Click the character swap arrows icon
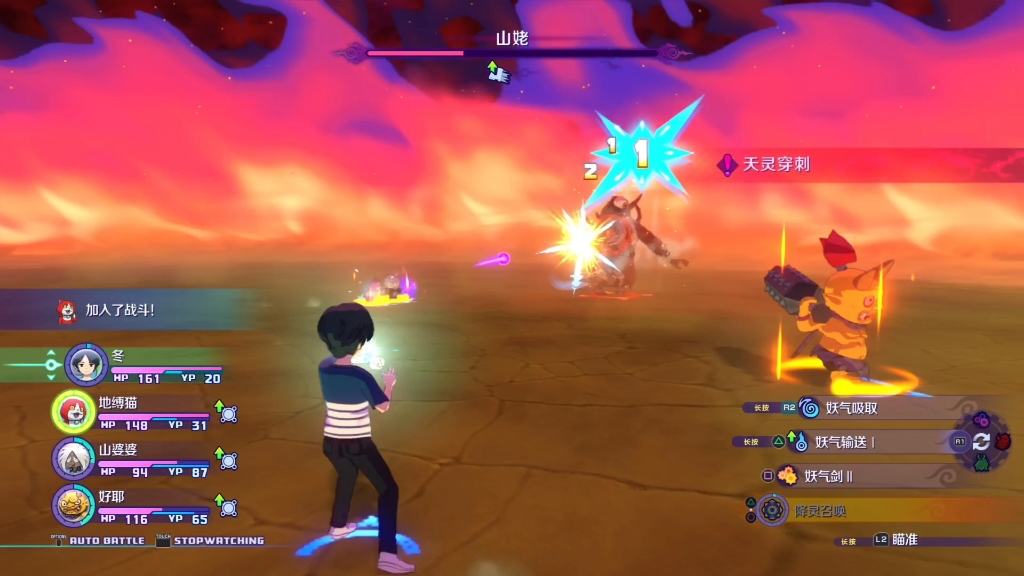Viewport: 1024px width, 576px height. pos(981,441)
